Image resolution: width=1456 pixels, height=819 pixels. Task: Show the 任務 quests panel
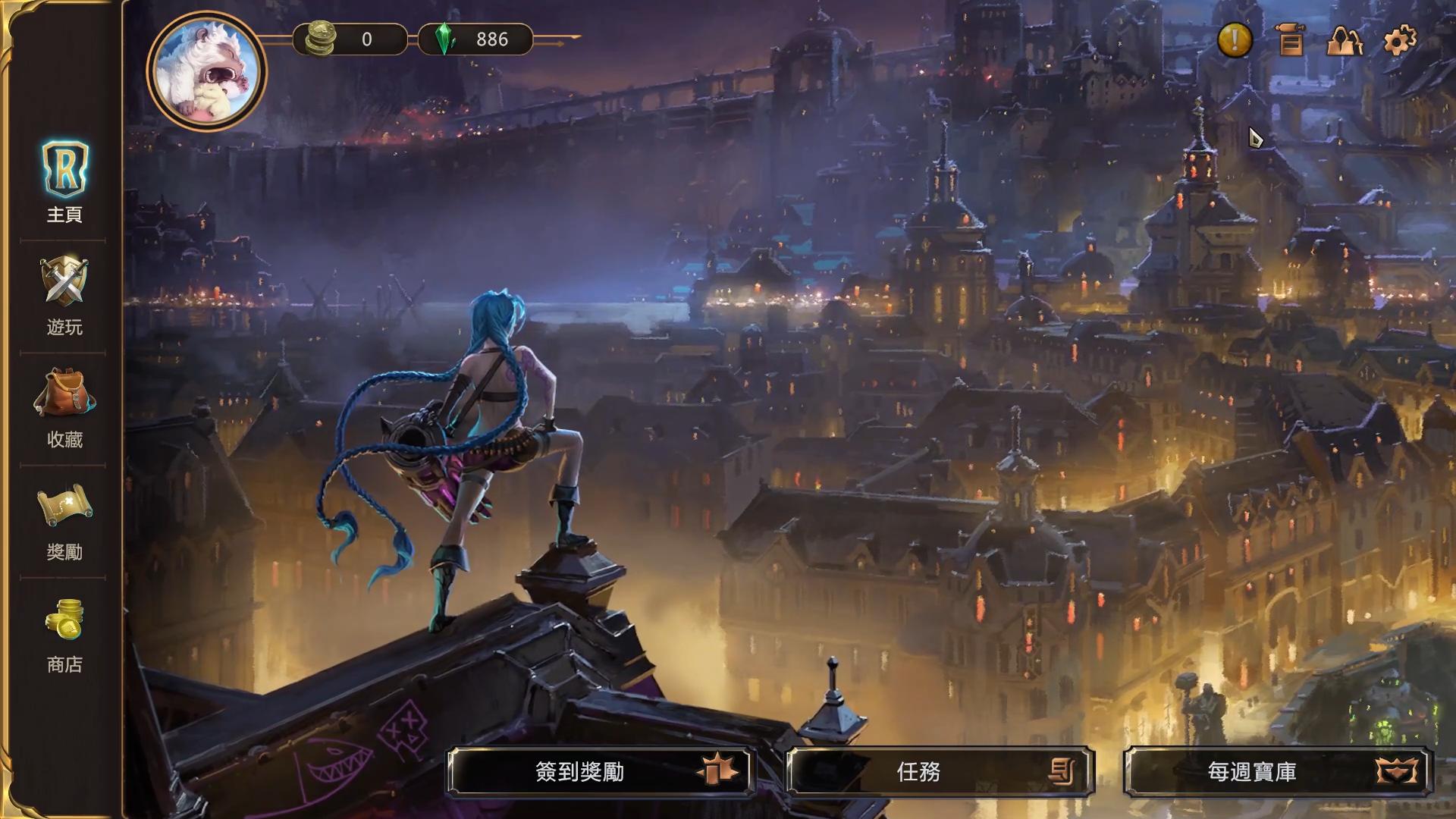tap(940, 772)
